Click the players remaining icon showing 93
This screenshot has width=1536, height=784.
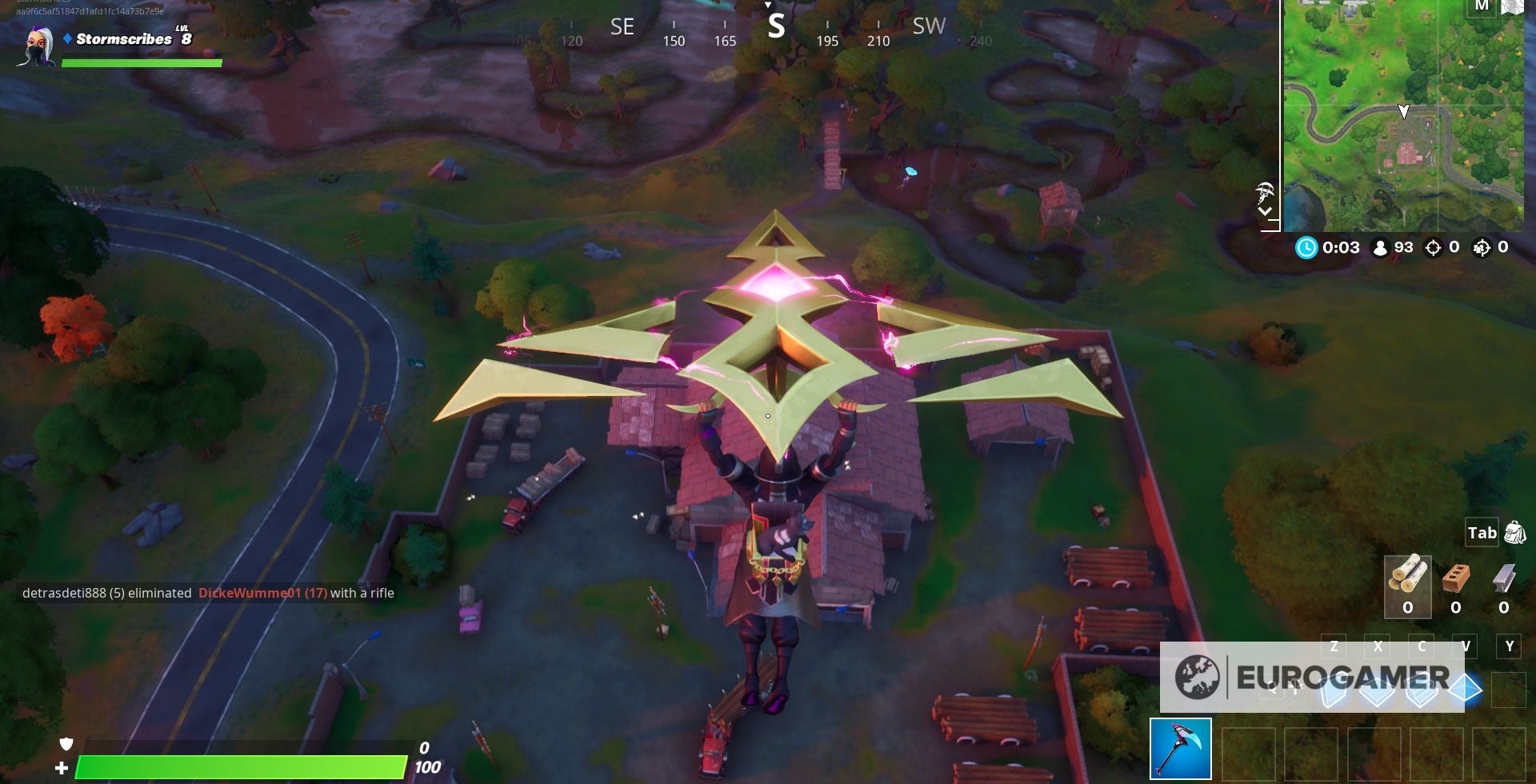[1382, 248]
